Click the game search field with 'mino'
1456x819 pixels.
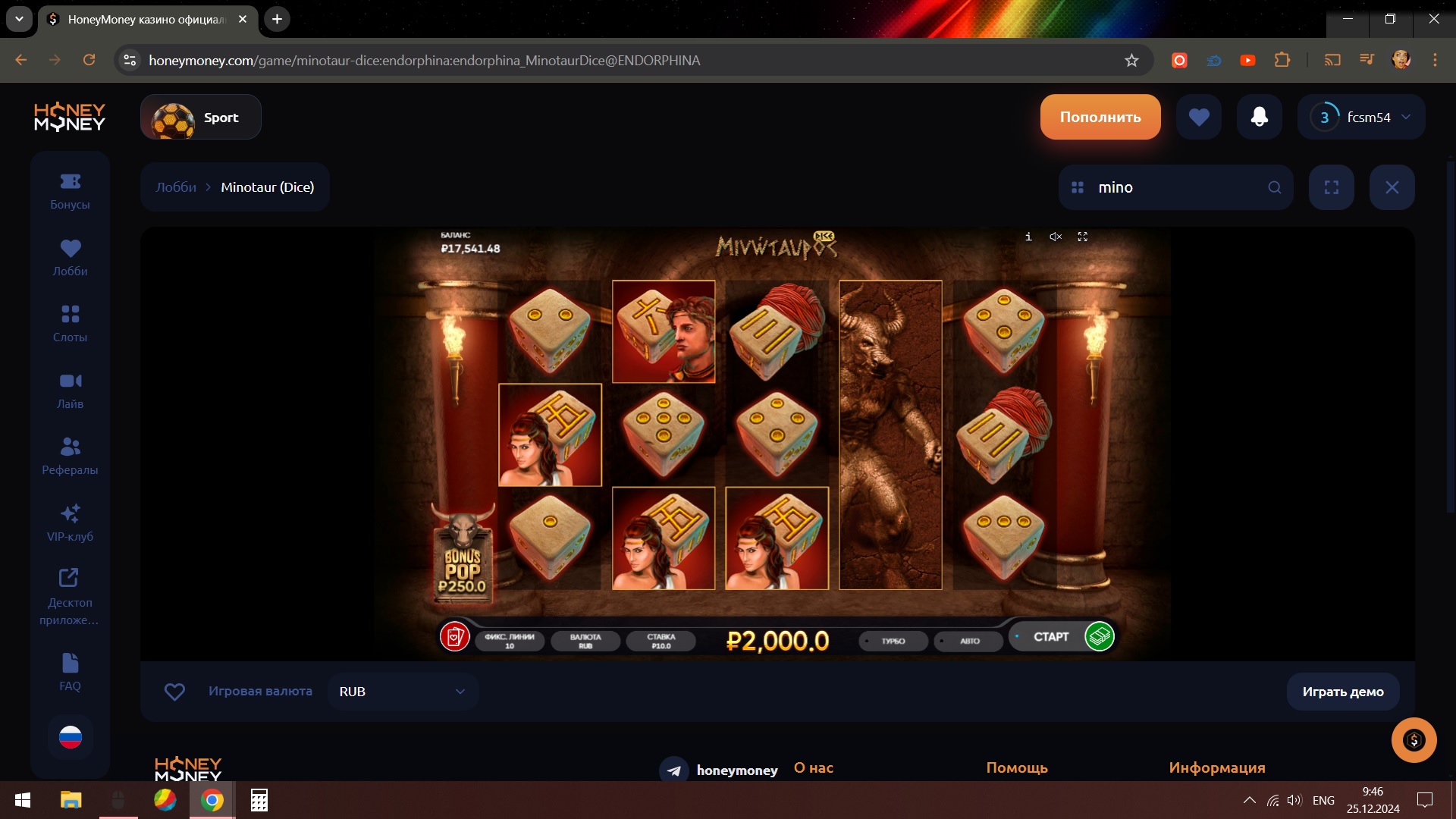tap(1175, 187)
